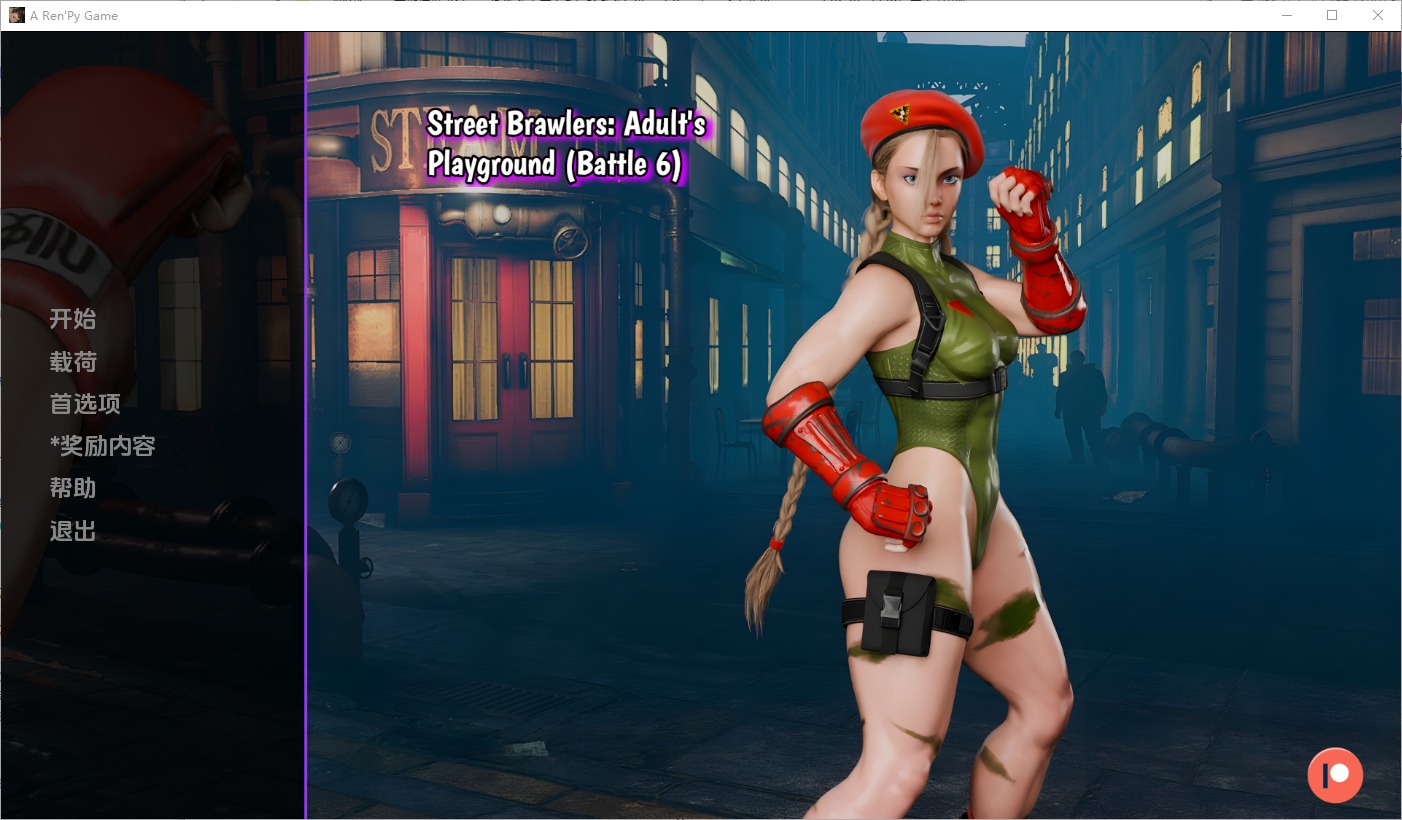The height and width of the screenshot is (820, 1402).
Task: Start the game with 开始
Action: (x=73, y=319)
